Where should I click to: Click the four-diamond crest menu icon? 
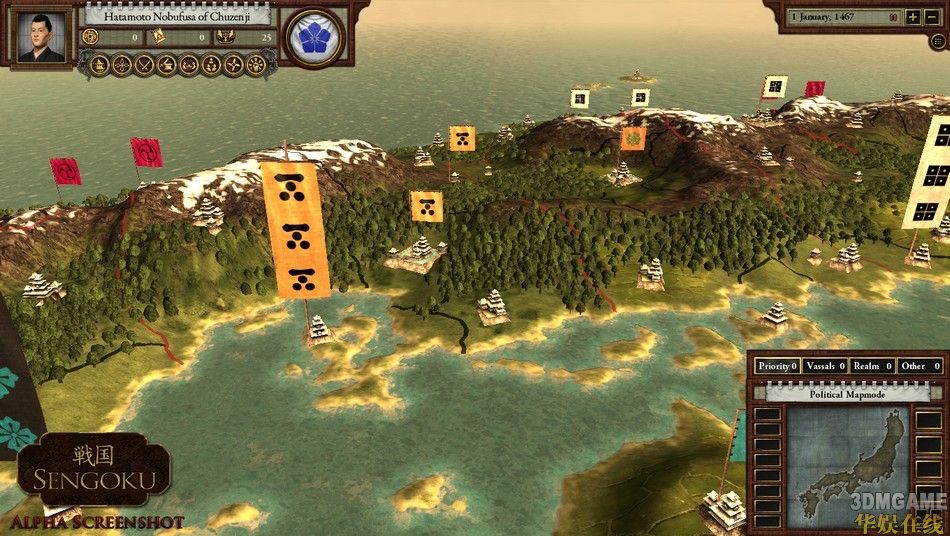[121, 65]
